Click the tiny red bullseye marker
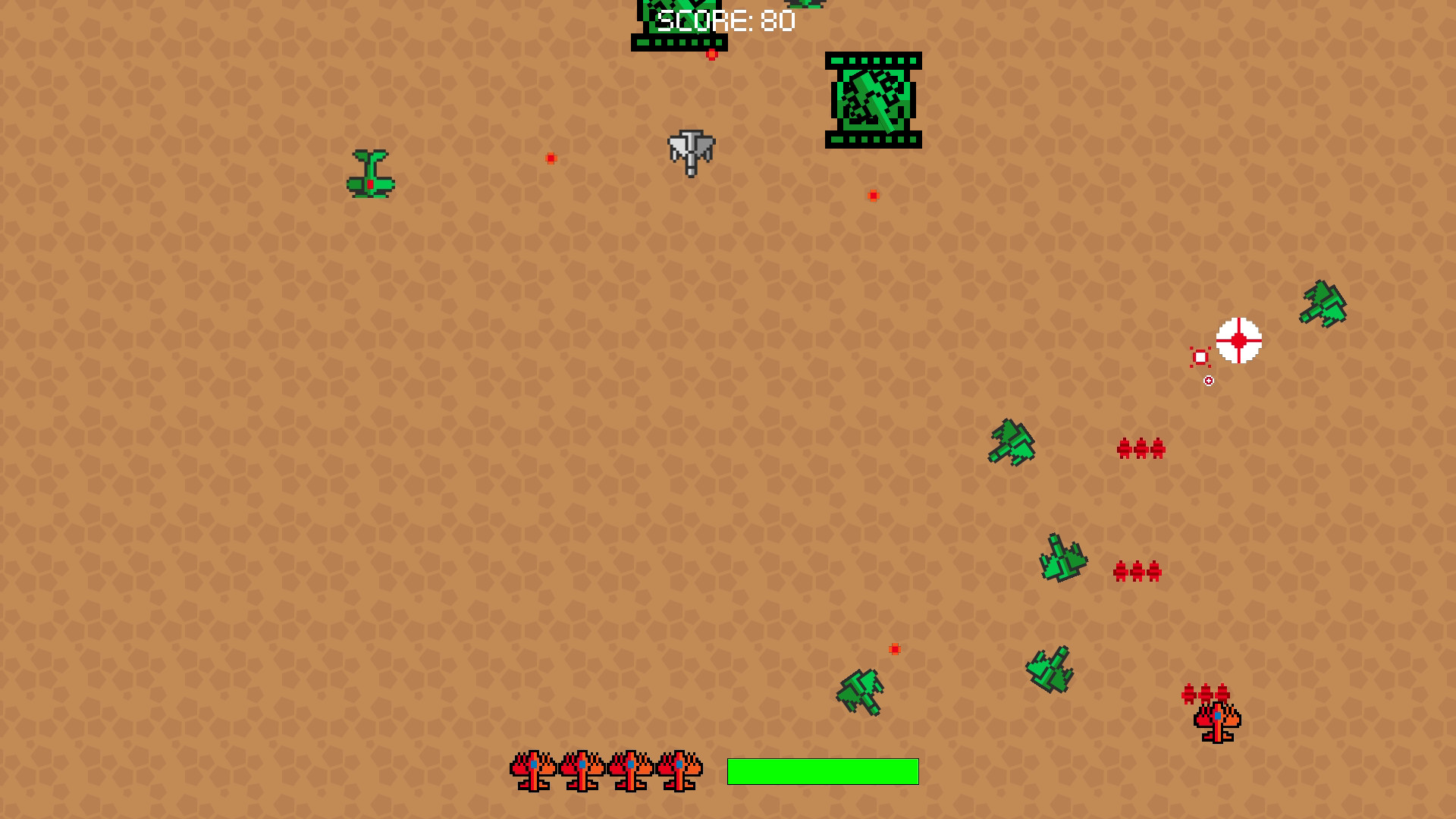Screen dimensions: 1456x819 1209,380
